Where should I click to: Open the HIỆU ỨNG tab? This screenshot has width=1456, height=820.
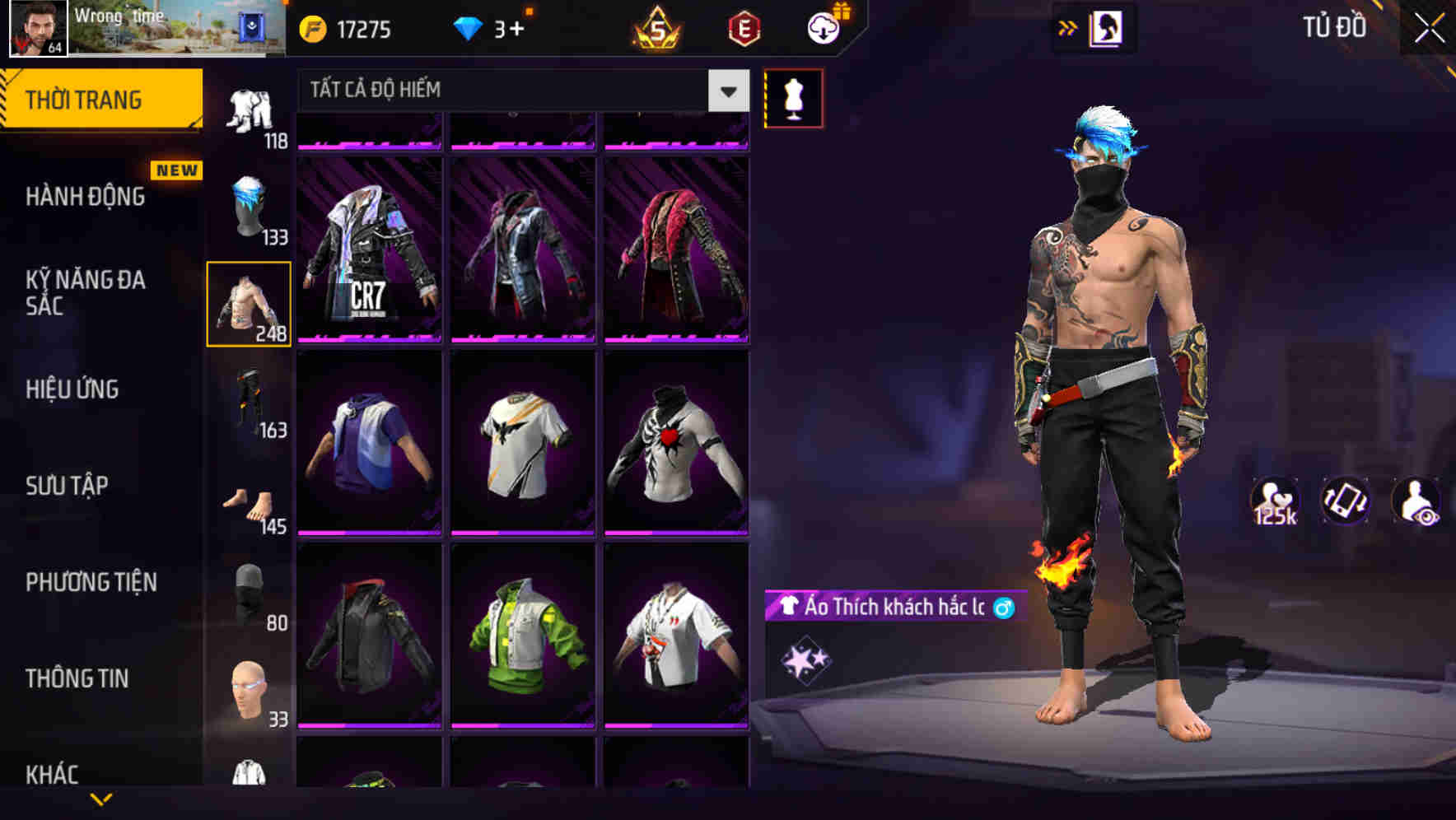[x=72, y=390]
